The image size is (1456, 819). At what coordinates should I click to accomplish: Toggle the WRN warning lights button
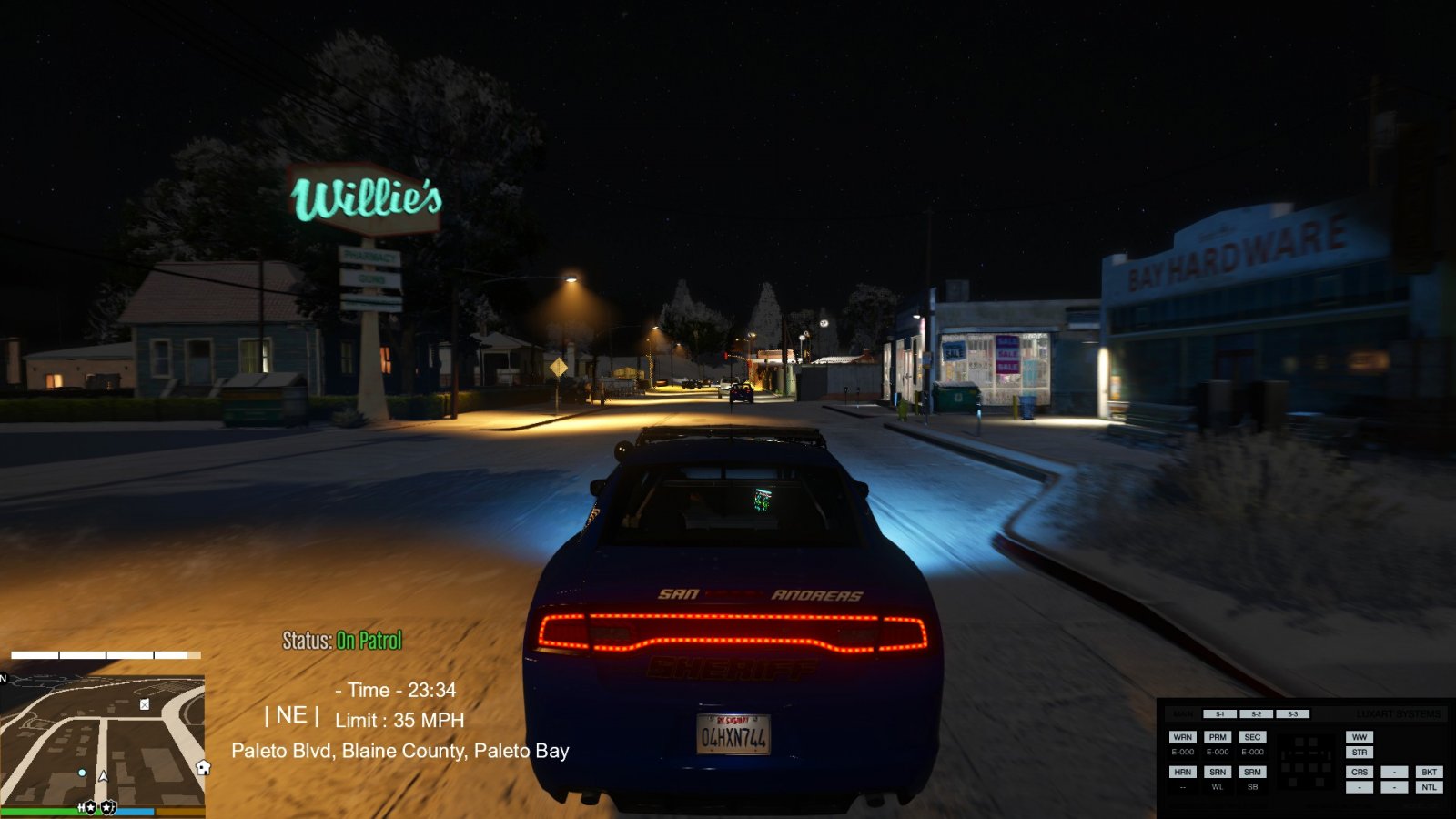1182,737
